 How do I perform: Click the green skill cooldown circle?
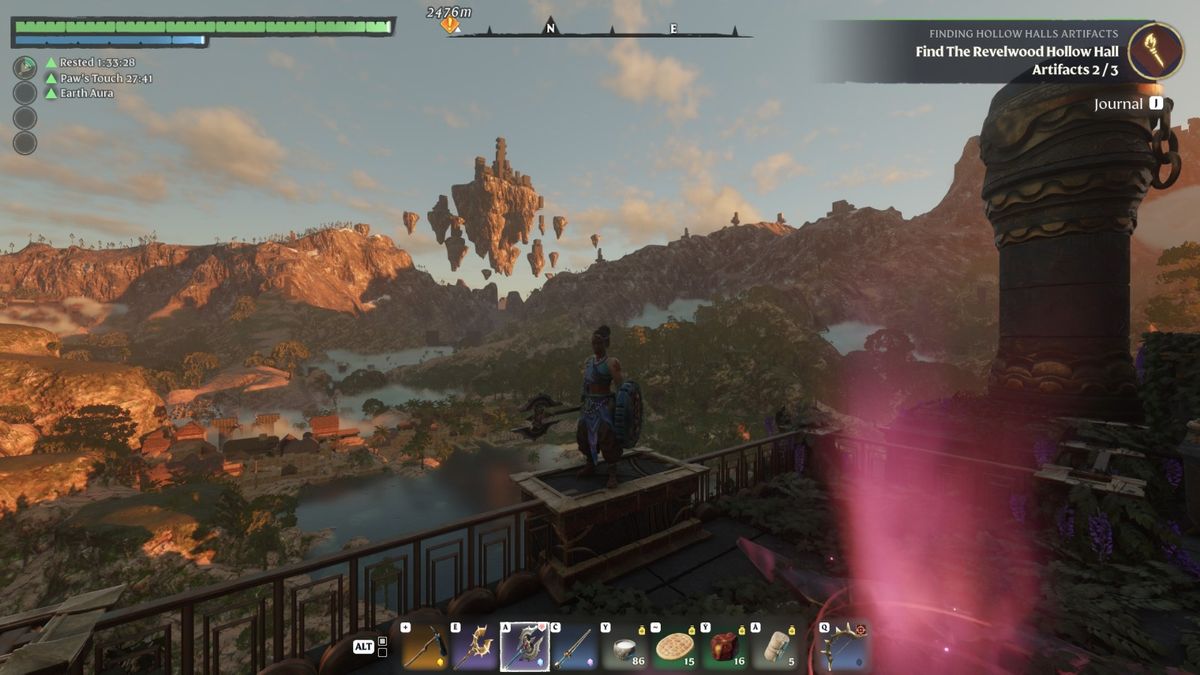[25, 68]
